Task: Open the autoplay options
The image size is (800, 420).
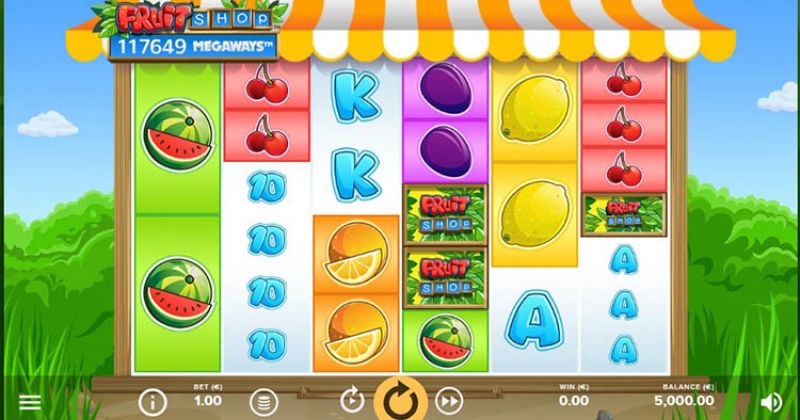Action: tap(351, 401)
